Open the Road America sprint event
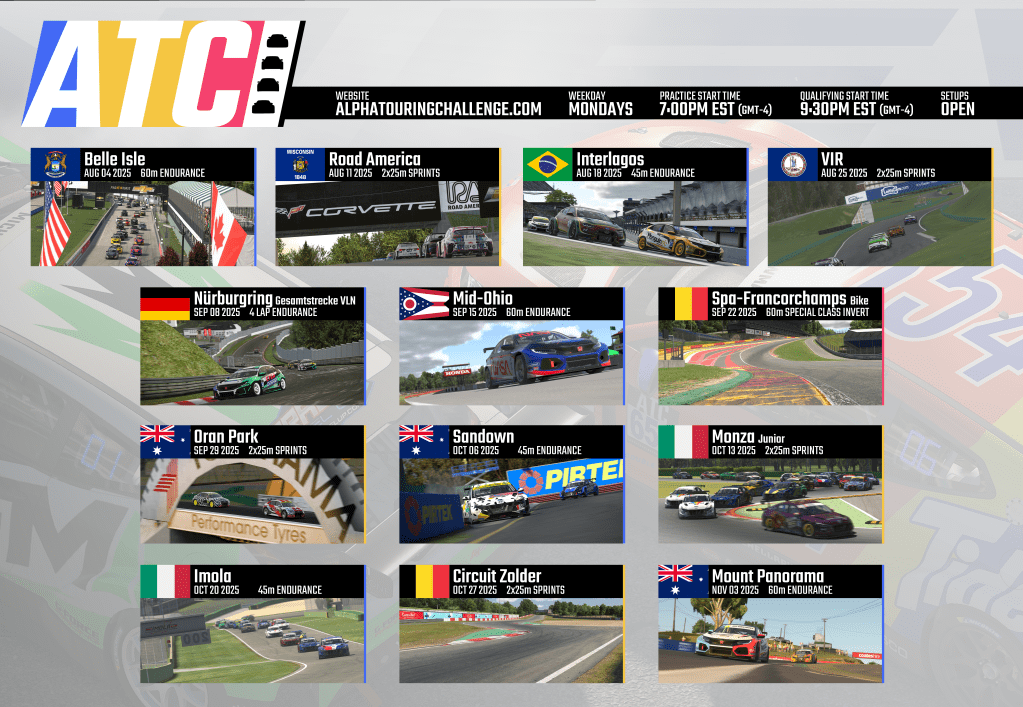 coord(387,207)
